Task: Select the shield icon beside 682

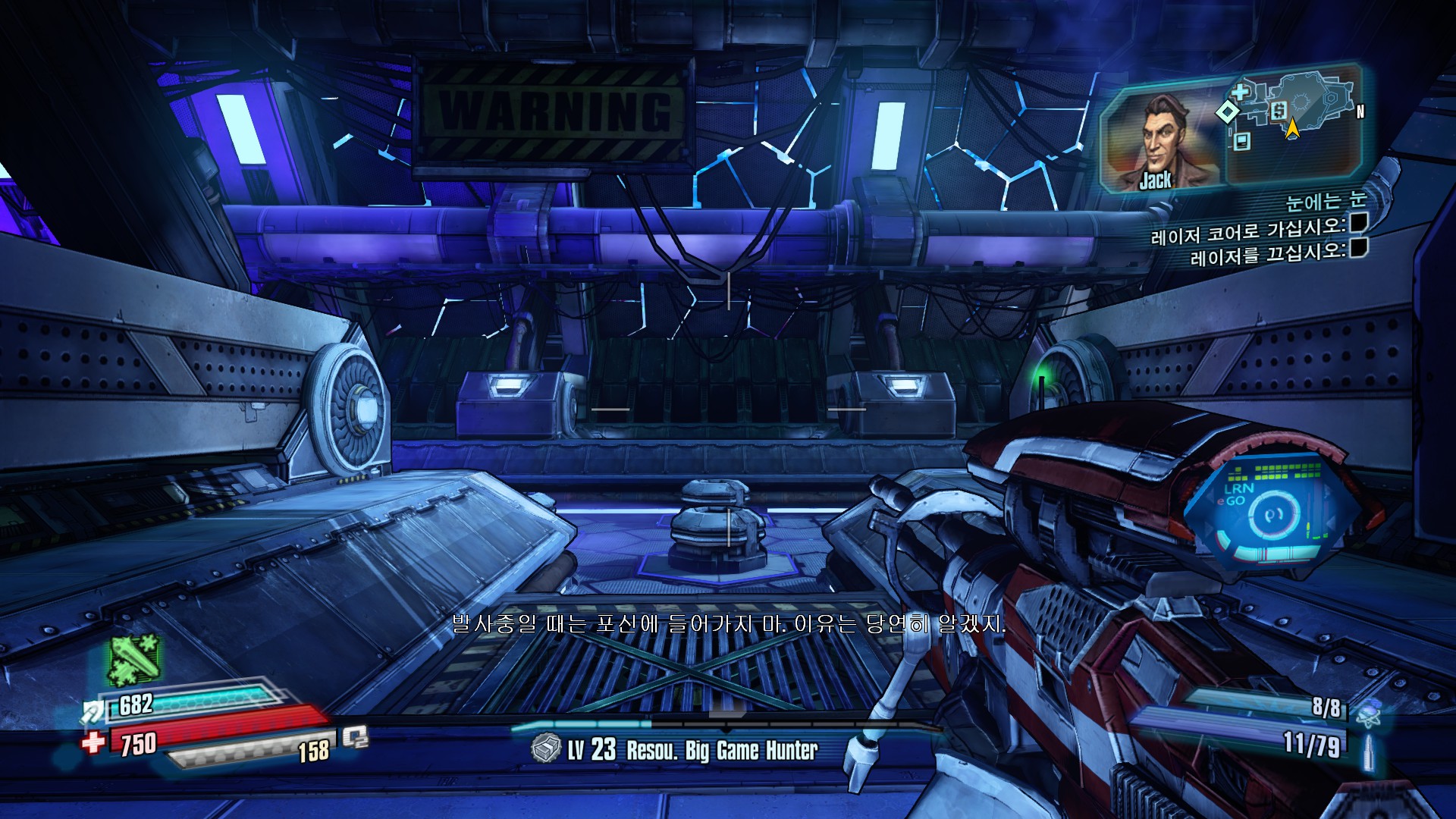Action: 94,711
